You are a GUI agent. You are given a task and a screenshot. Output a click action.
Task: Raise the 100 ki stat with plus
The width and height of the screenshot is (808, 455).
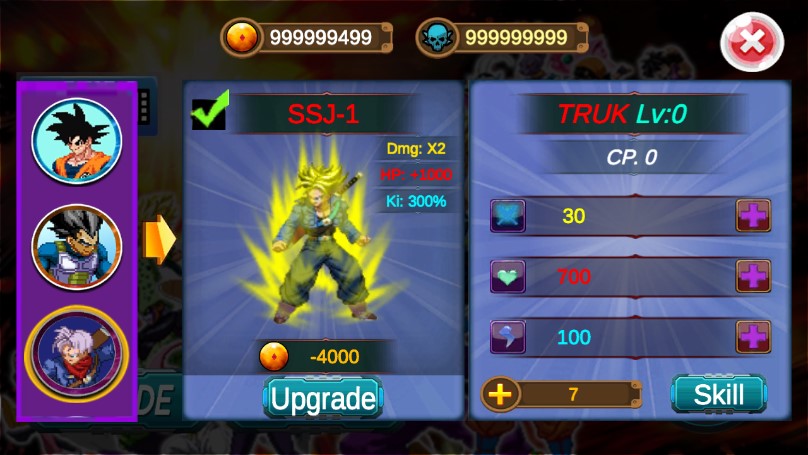click(x=753, y=337)
